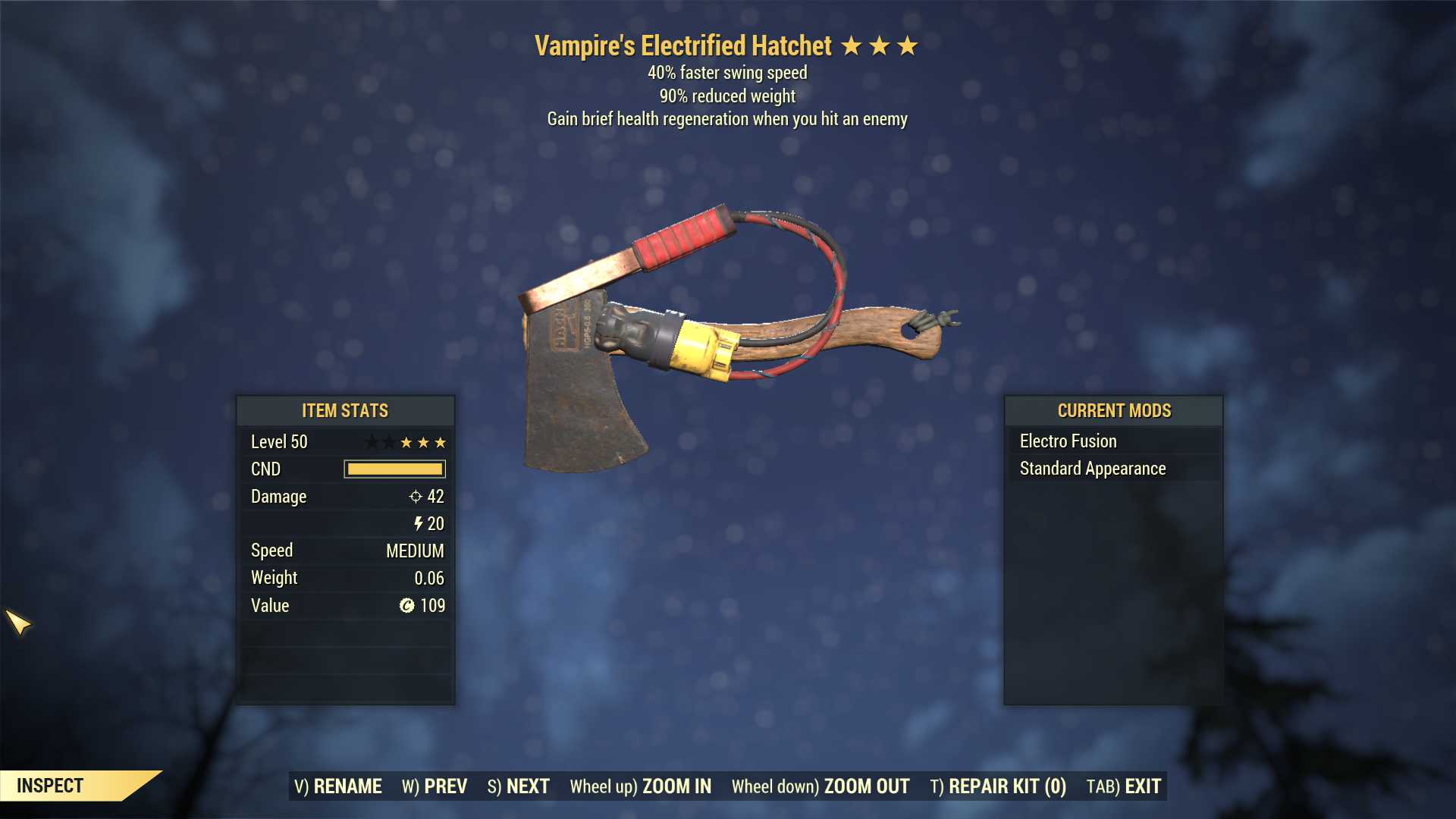Choose RENAME in the bottom bar
Screen dimensions: 1456x819
[x=338, y=786]
